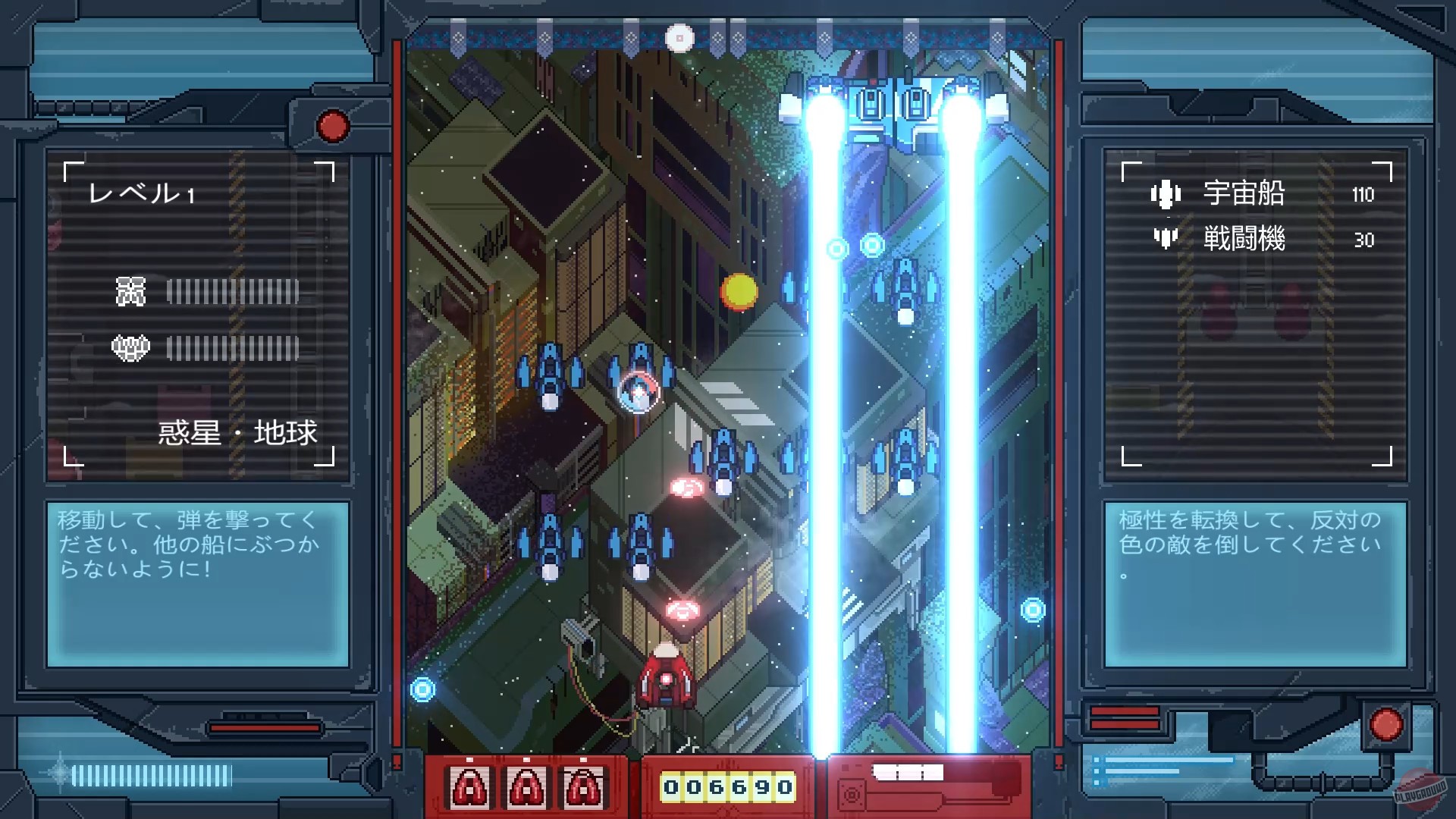Select the 宇宙船 spaceship icon in the stats panel
Image resolution: width=1456 pixels, height=819 pixels.
coord(1166,193)
